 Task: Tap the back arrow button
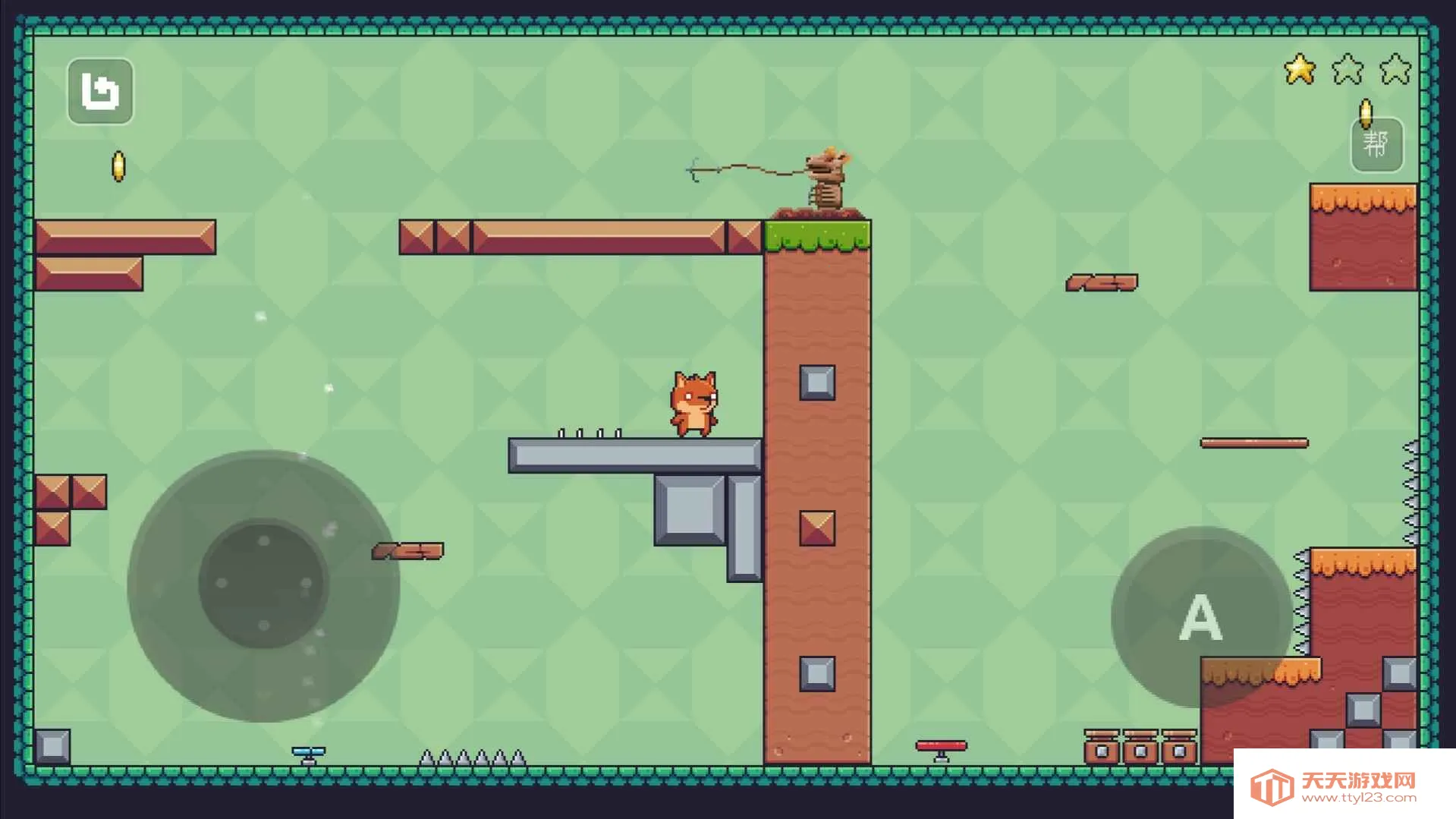(x=100, y=92)
